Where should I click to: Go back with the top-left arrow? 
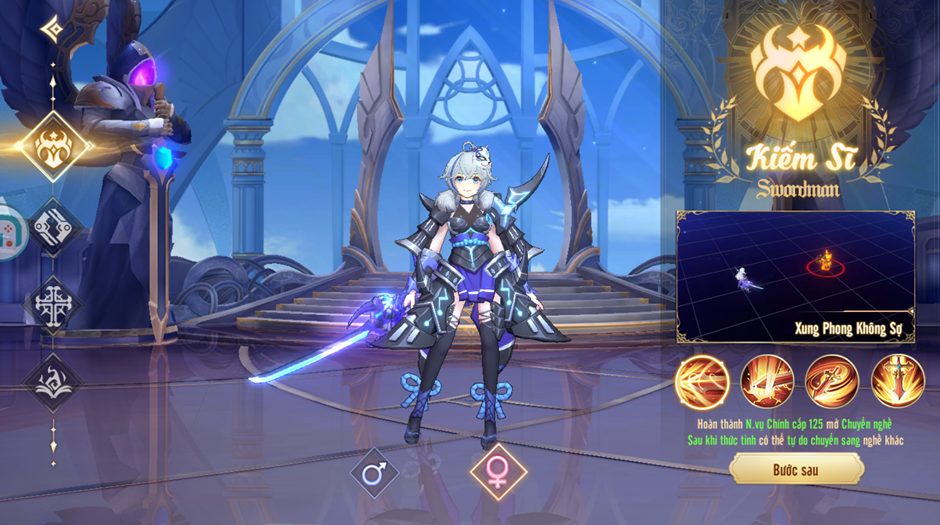coord(51,28)
